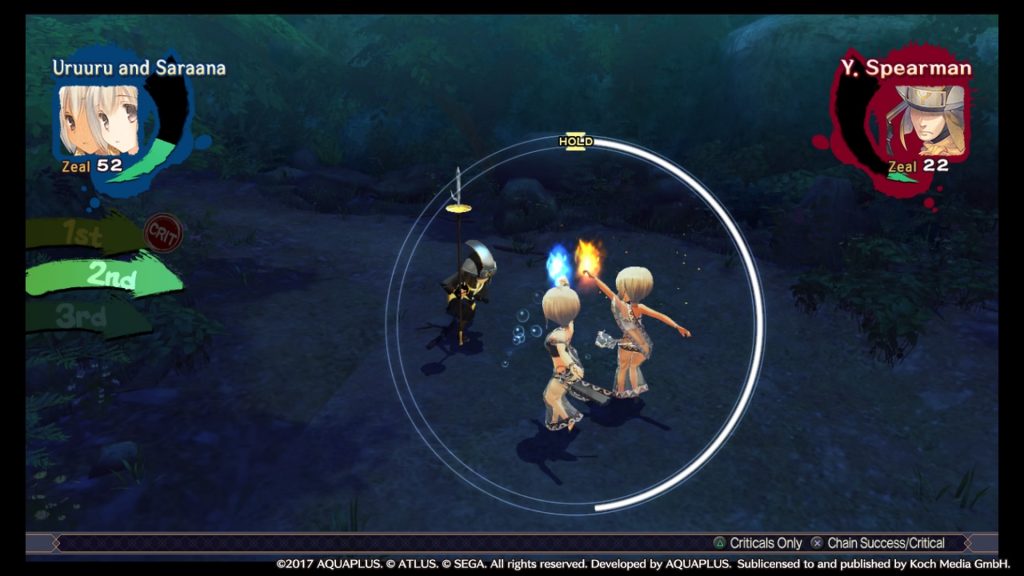Select the Y. Spearman enemy portrait
Viewport: 1024px width, 576px height.
[927, 120]
